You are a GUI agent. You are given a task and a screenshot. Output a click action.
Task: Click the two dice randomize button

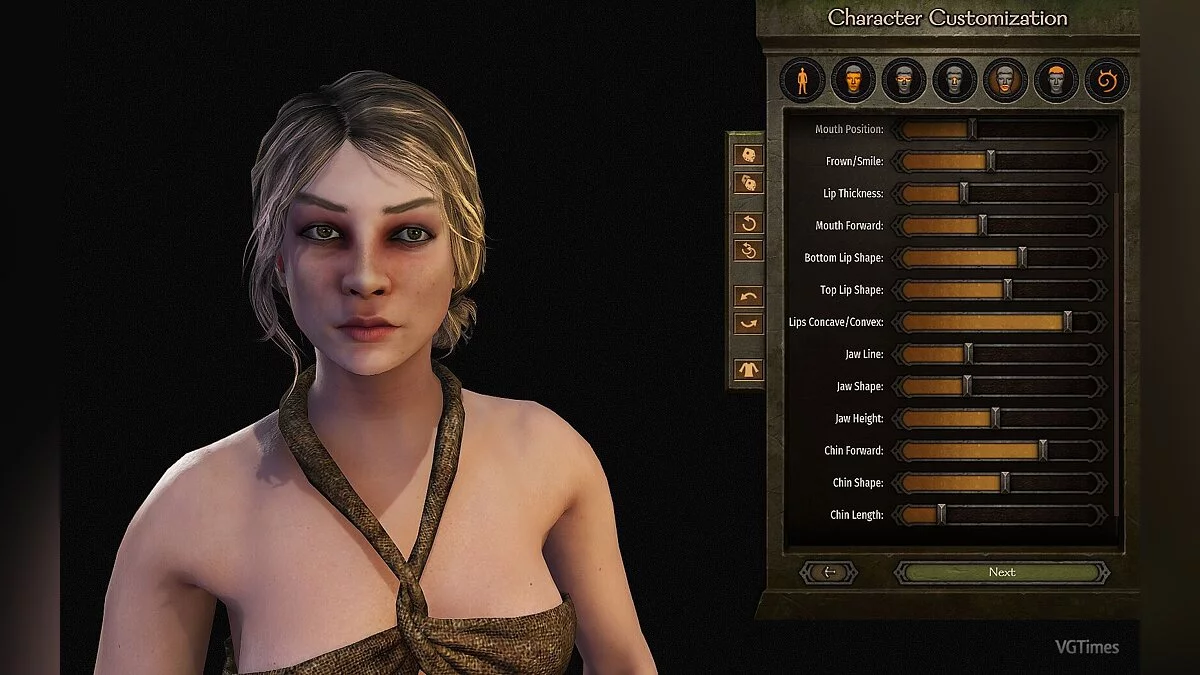pyautogui.click(x=748, y=183)
